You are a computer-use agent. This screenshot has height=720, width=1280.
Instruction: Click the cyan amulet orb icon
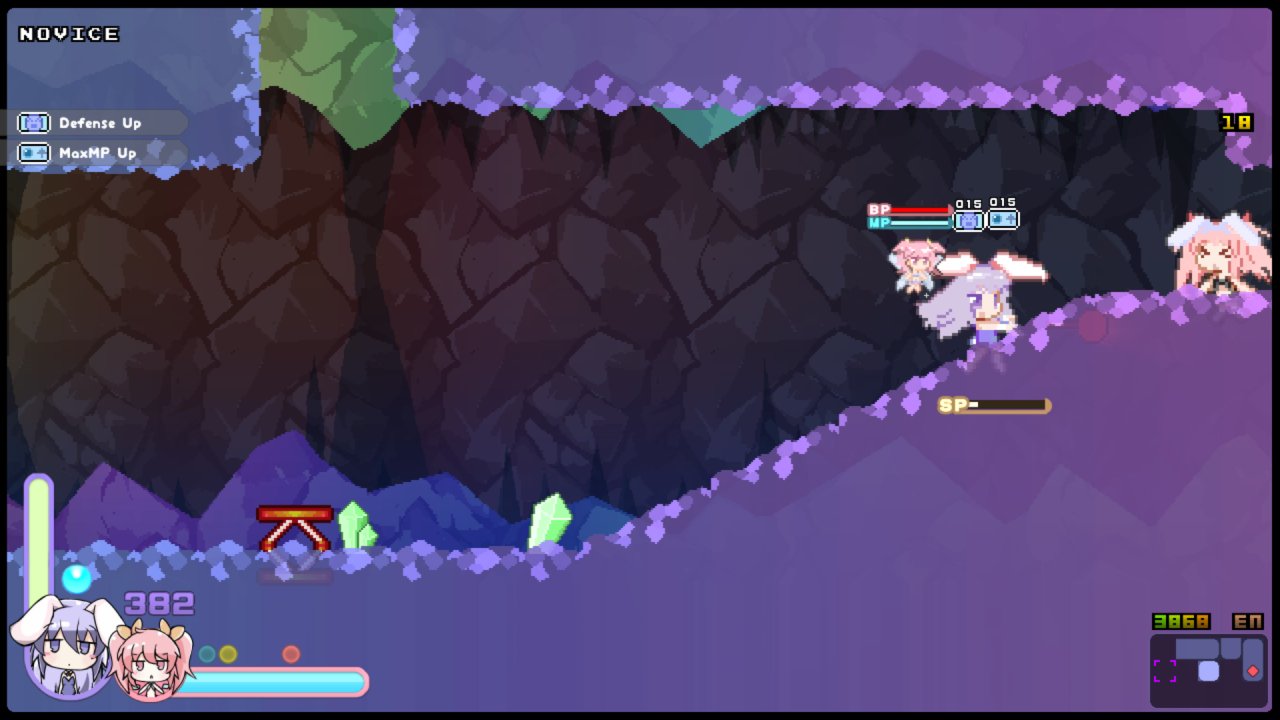[76, 578]
